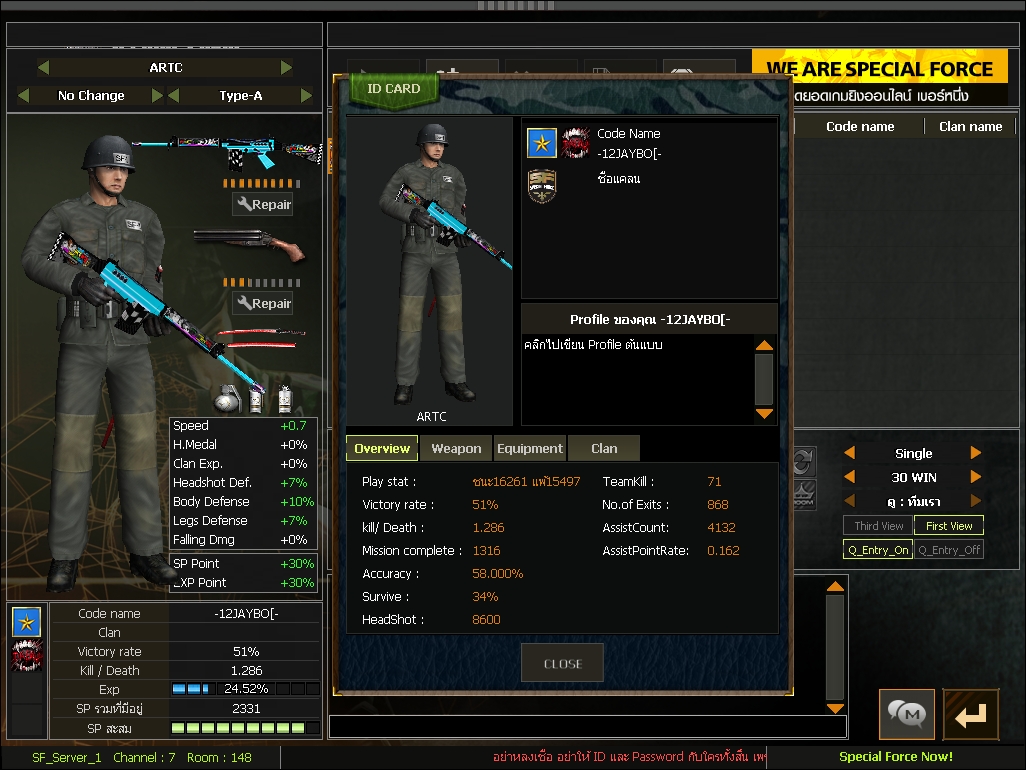The width and height of the screenshot is (1026, 770).
Task: Choose the Q_Entry_Off option
Action: pos(948,550)
